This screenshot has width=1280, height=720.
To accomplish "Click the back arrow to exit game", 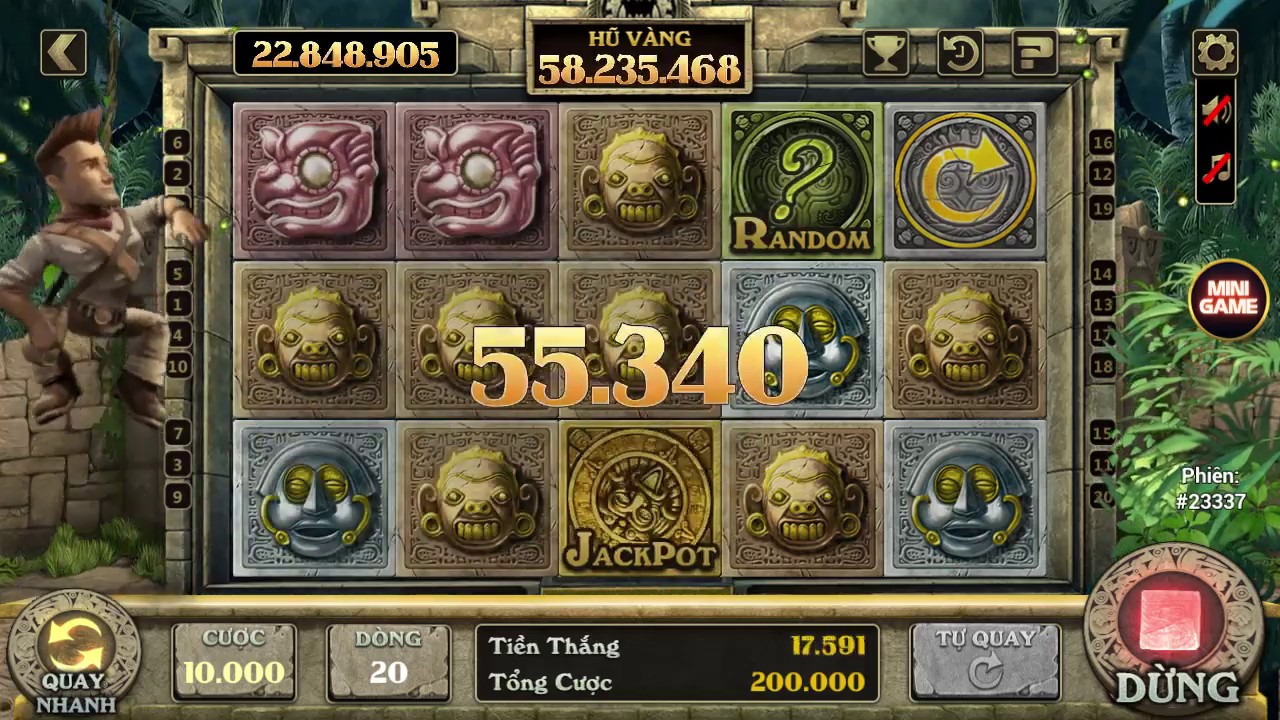I will pos(62,51).
